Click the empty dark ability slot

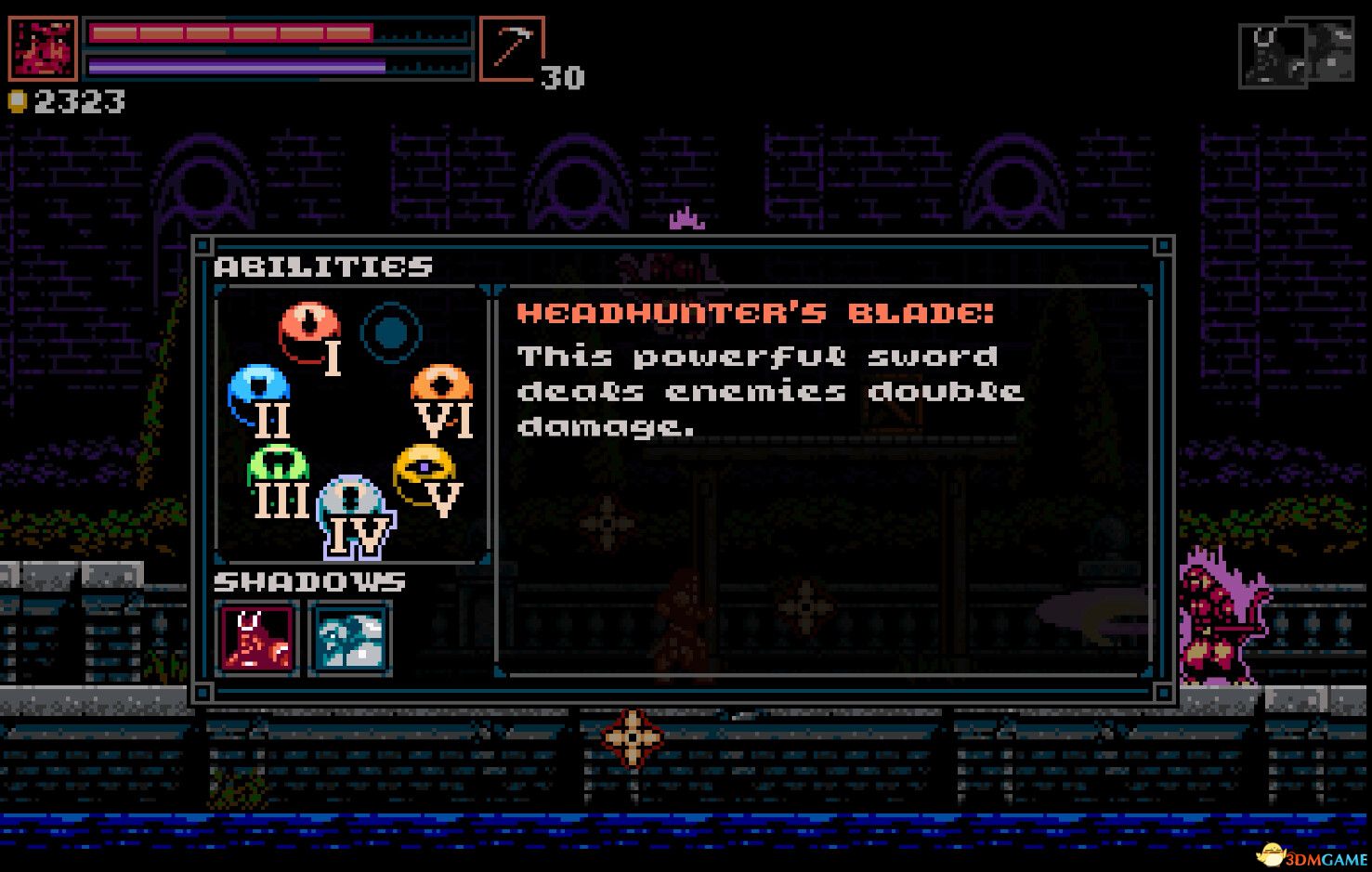[x=392, y=330]
